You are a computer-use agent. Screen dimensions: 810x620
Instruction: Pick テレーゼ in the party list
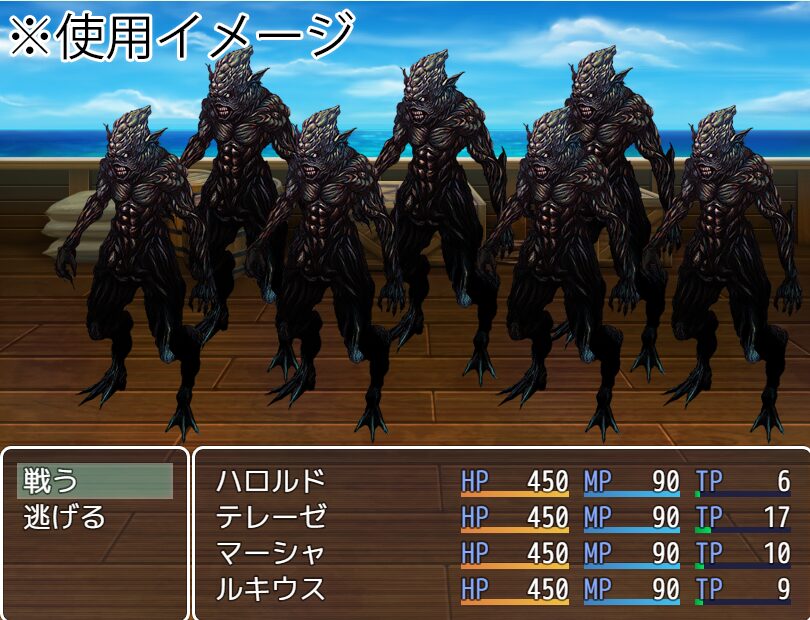(271, 518)
